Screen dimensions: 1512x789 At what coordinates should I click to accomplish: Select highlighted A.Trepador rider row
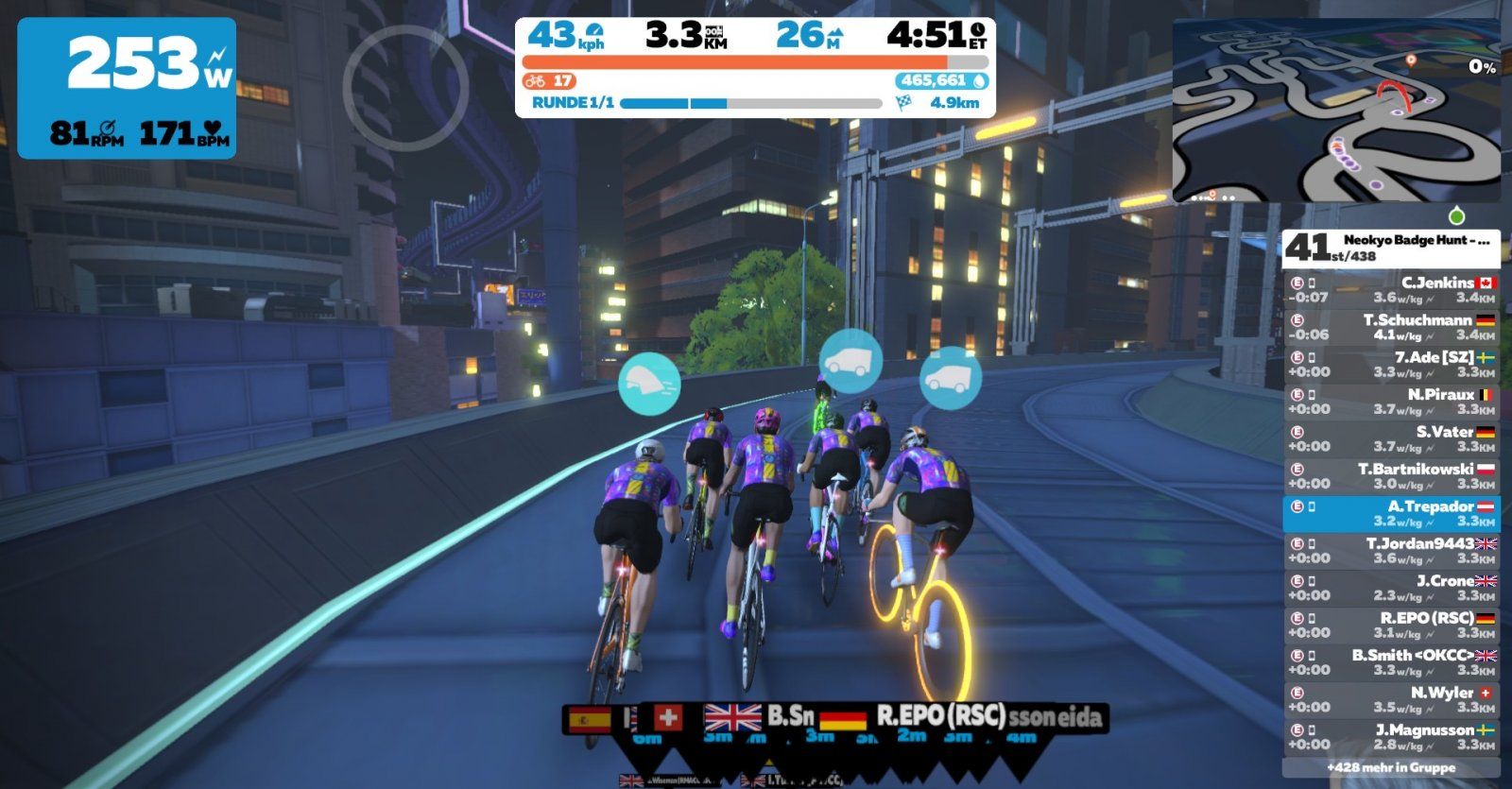[x=1390, y=514]
